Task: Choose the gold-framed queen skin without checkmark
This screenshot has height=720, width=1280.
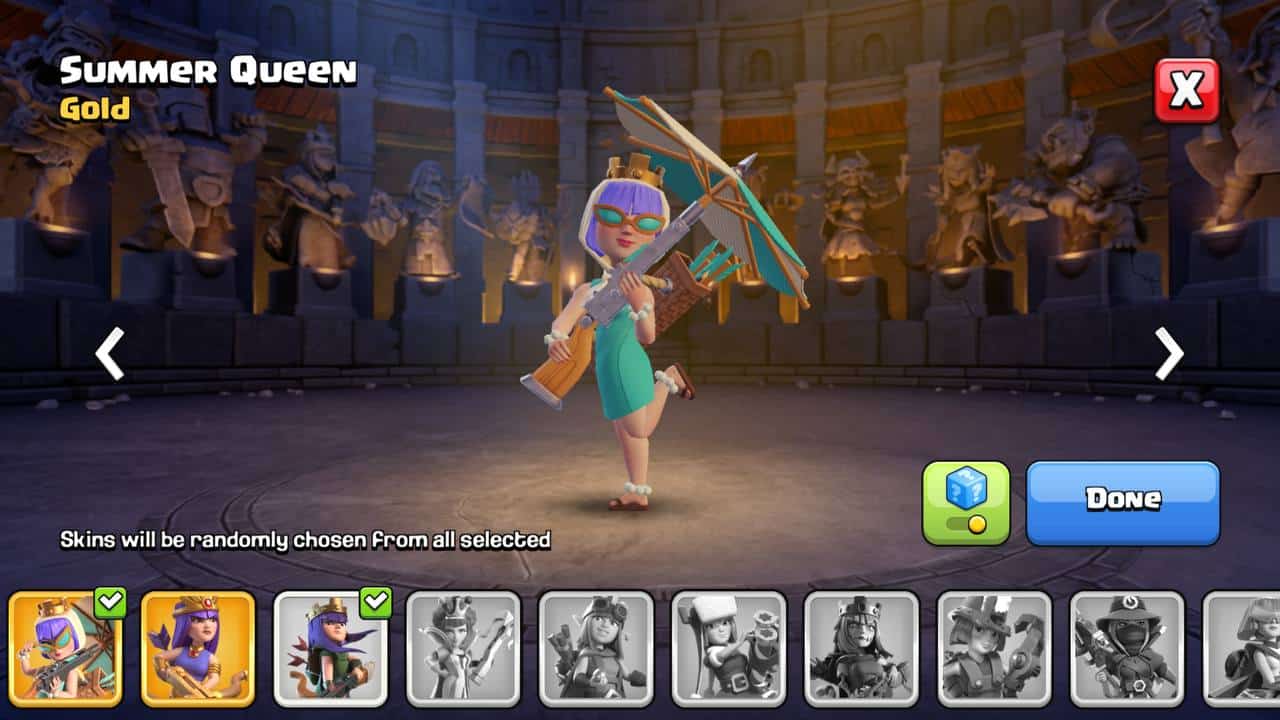Action: click(x=198, y=648)
